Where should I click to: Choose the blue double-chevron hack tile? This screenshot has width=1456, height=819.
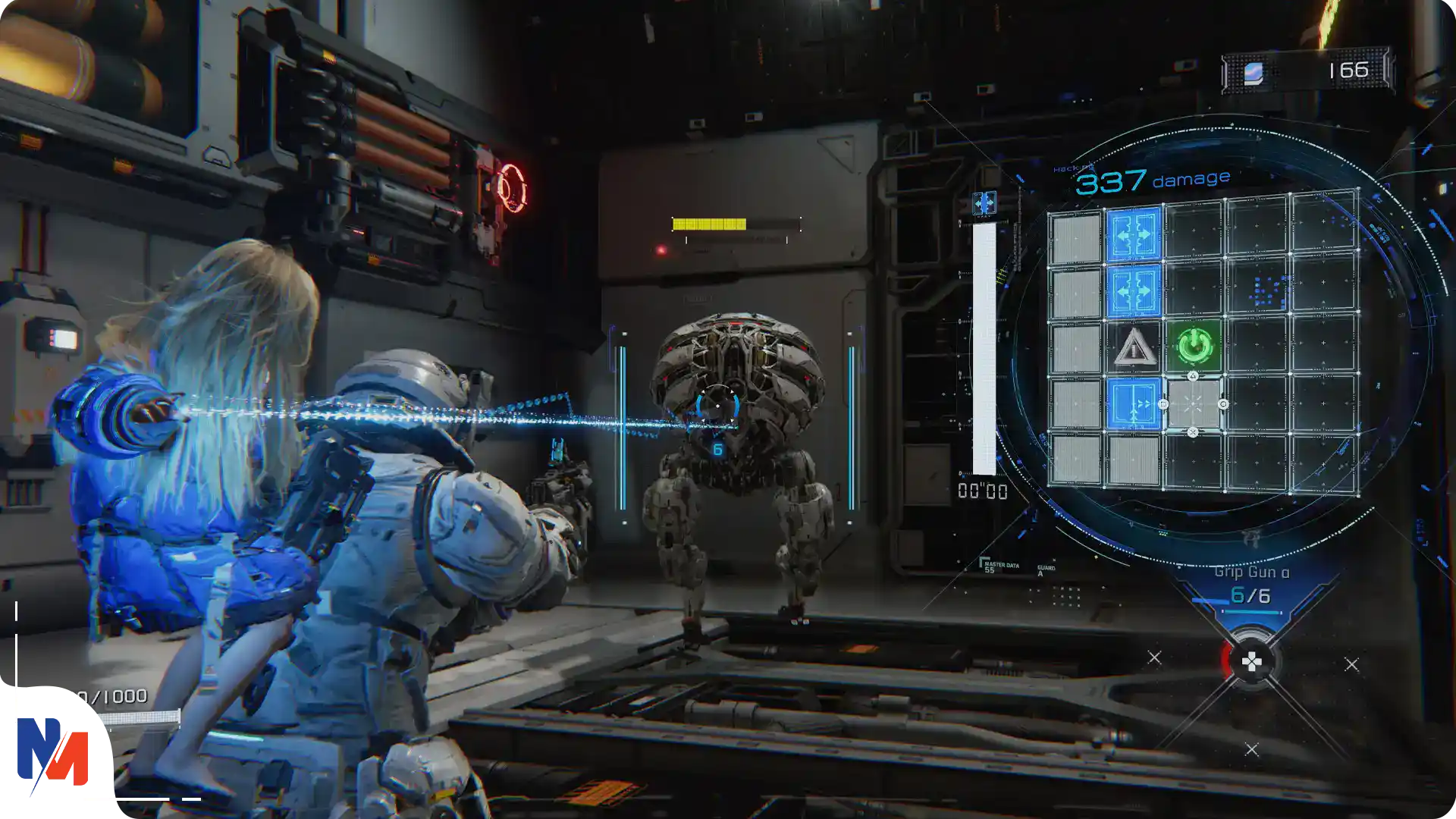(x=1134, y=404)
